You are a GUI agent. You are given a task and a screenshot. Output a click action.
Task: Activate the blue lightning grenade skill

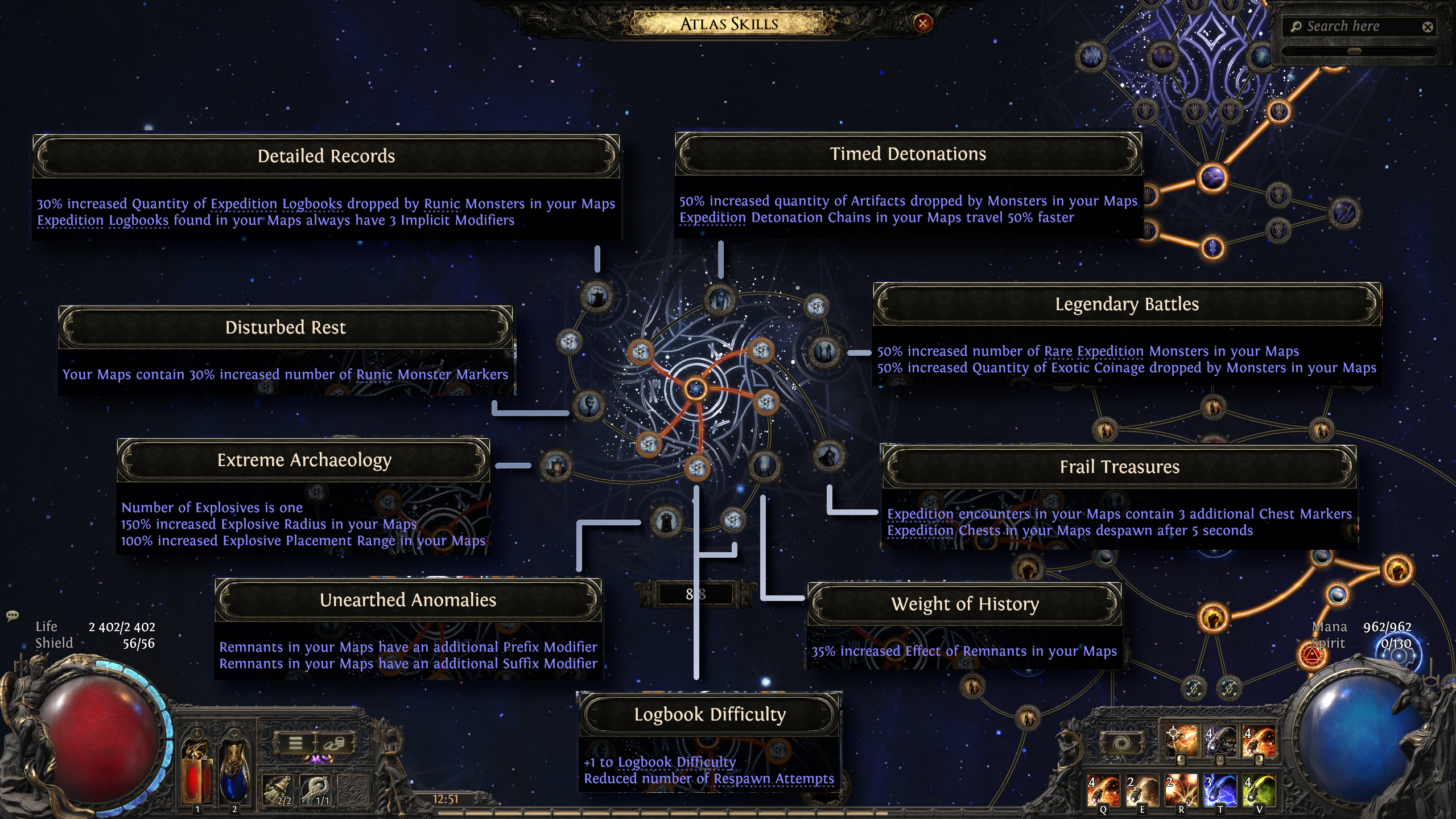1219,791
